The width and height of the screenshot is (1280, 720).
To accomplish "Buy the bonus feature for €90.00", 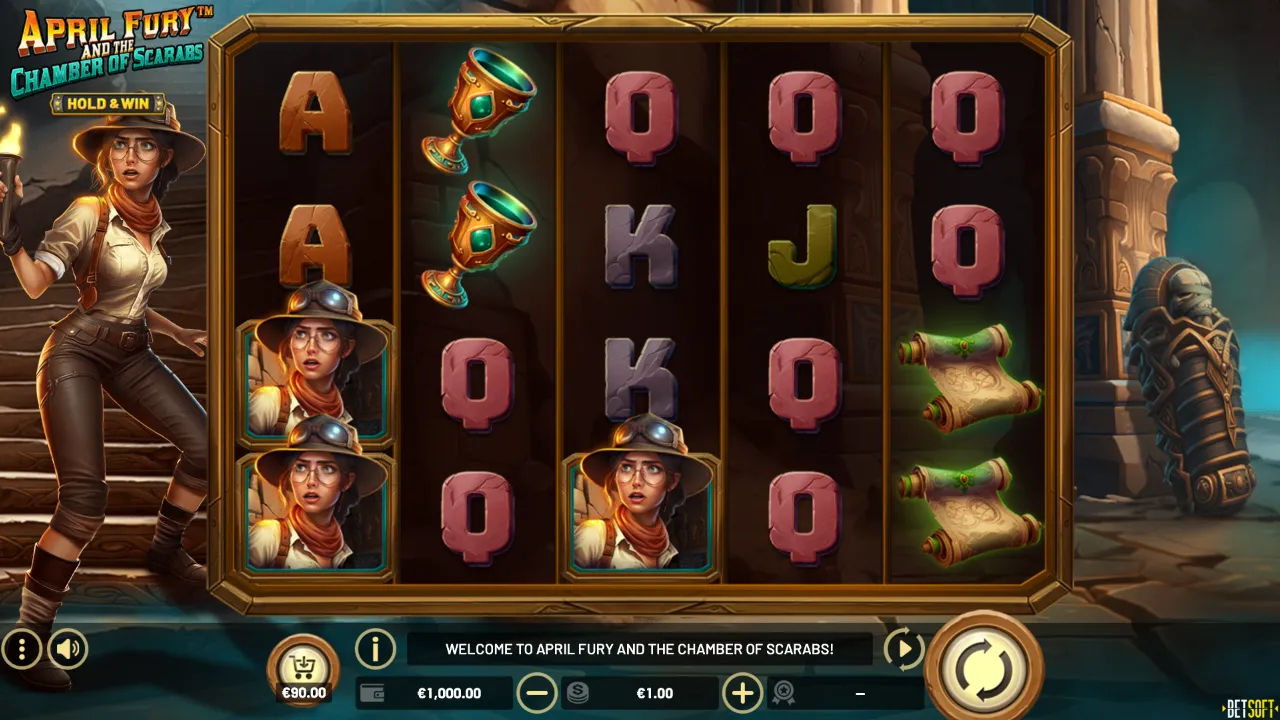I will [x=303, y=668].
